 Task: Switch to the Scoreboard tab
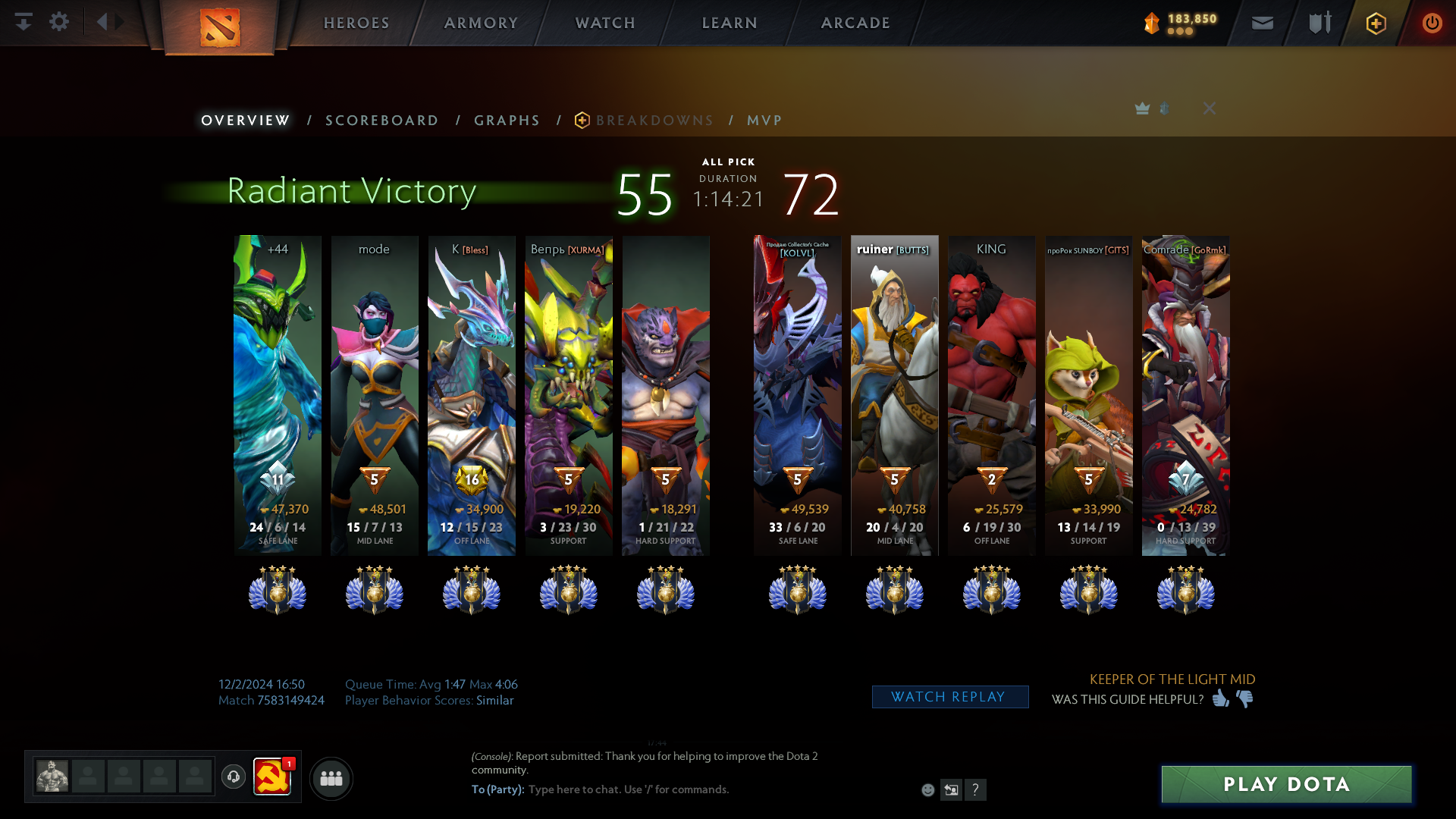[381, 121]
